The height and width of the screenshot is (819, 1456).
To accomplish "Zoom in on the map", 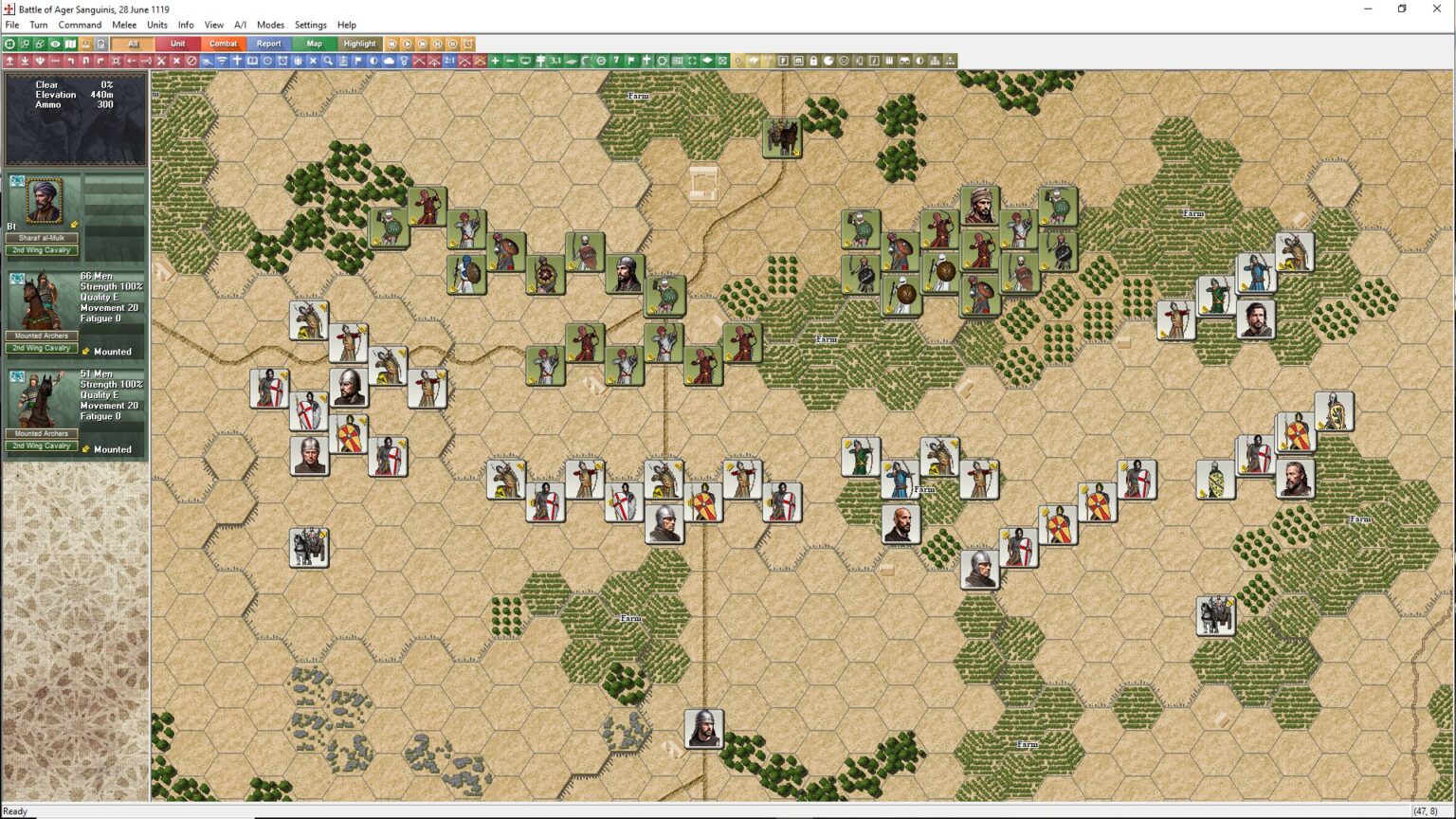I will pos(493,60).
